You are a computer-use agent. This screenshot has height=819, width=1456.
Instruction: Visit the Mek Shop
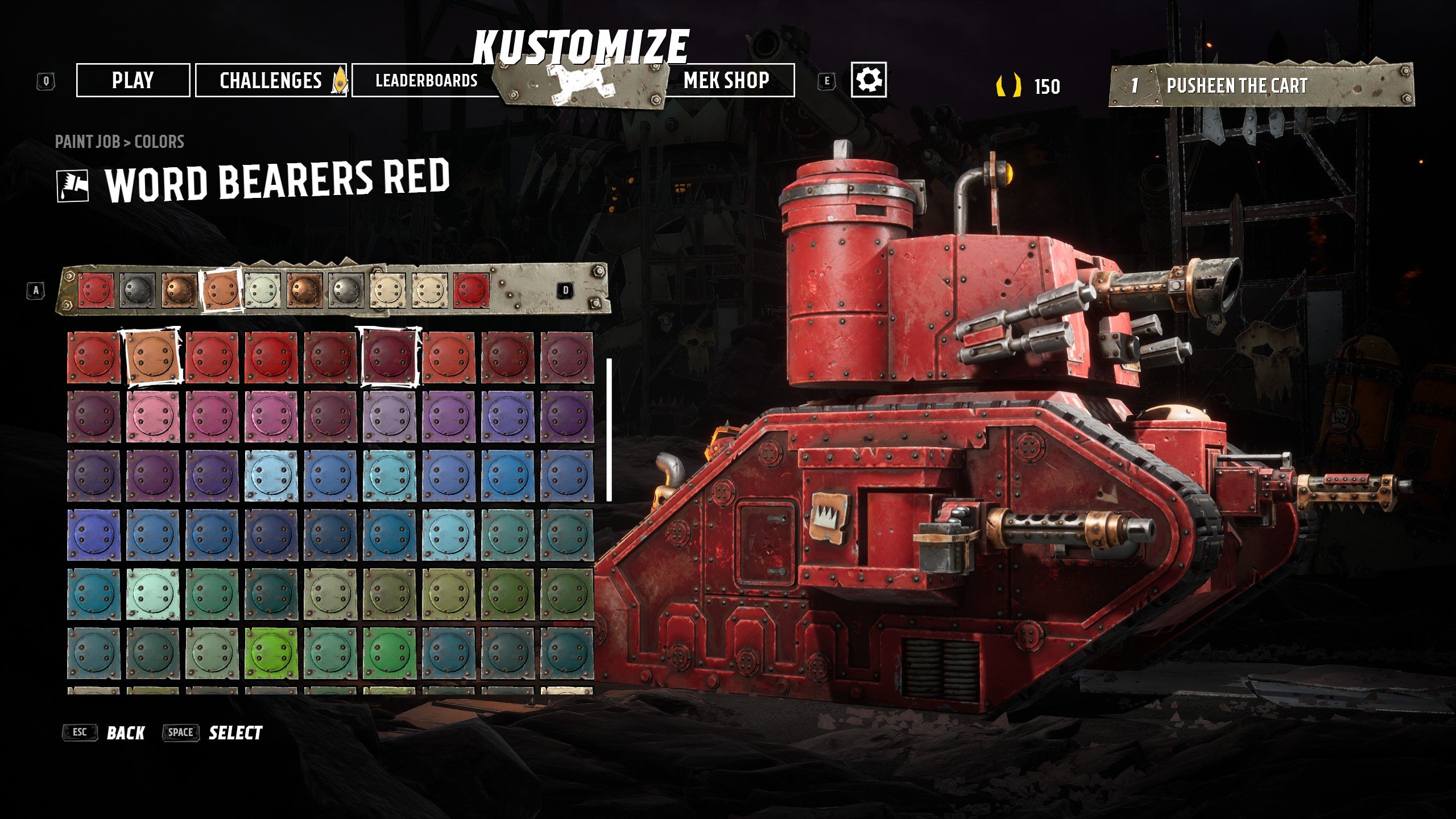(x=726, y=80)
